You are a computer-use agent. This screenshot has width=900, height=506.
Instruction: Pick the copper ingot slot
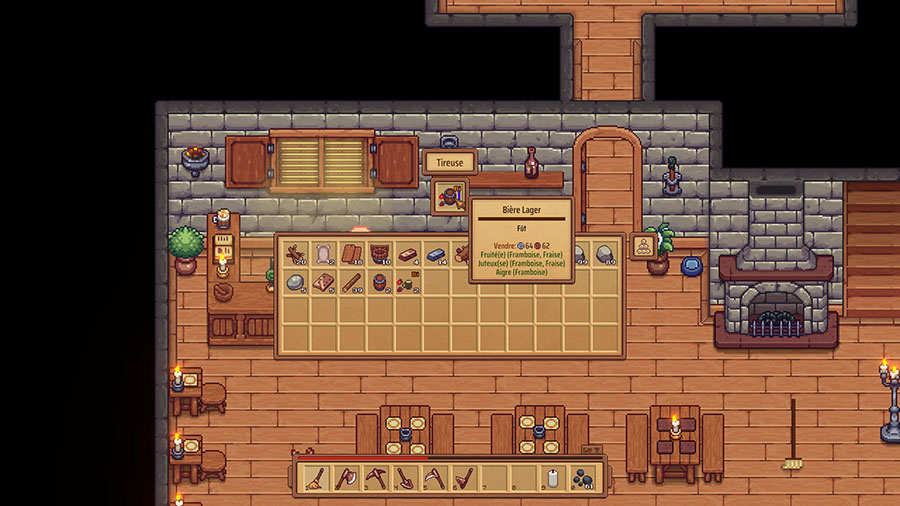tap(407, 253)
